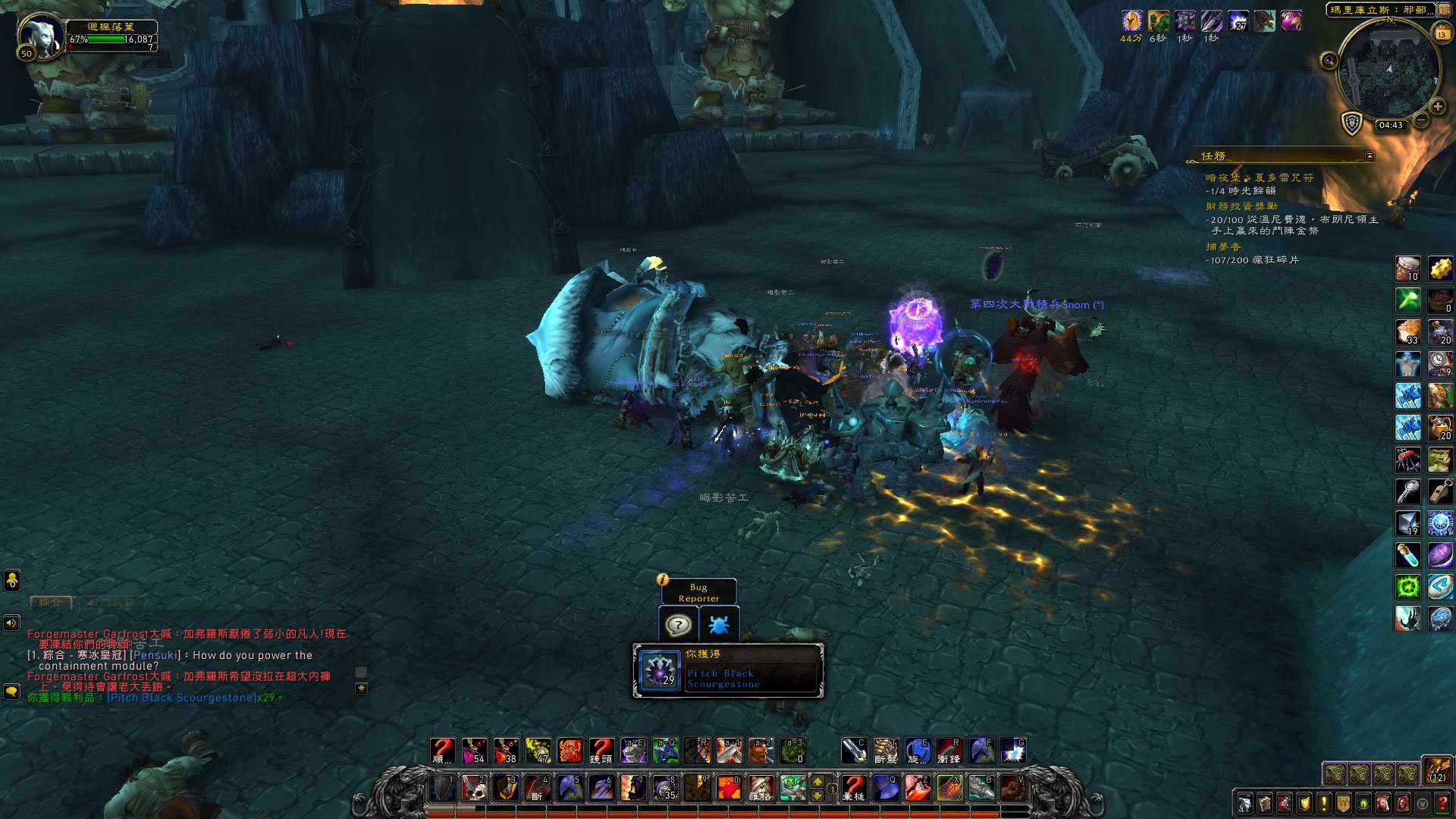
Task: Open the chat speech bubble menu
Action: point(11,692)
